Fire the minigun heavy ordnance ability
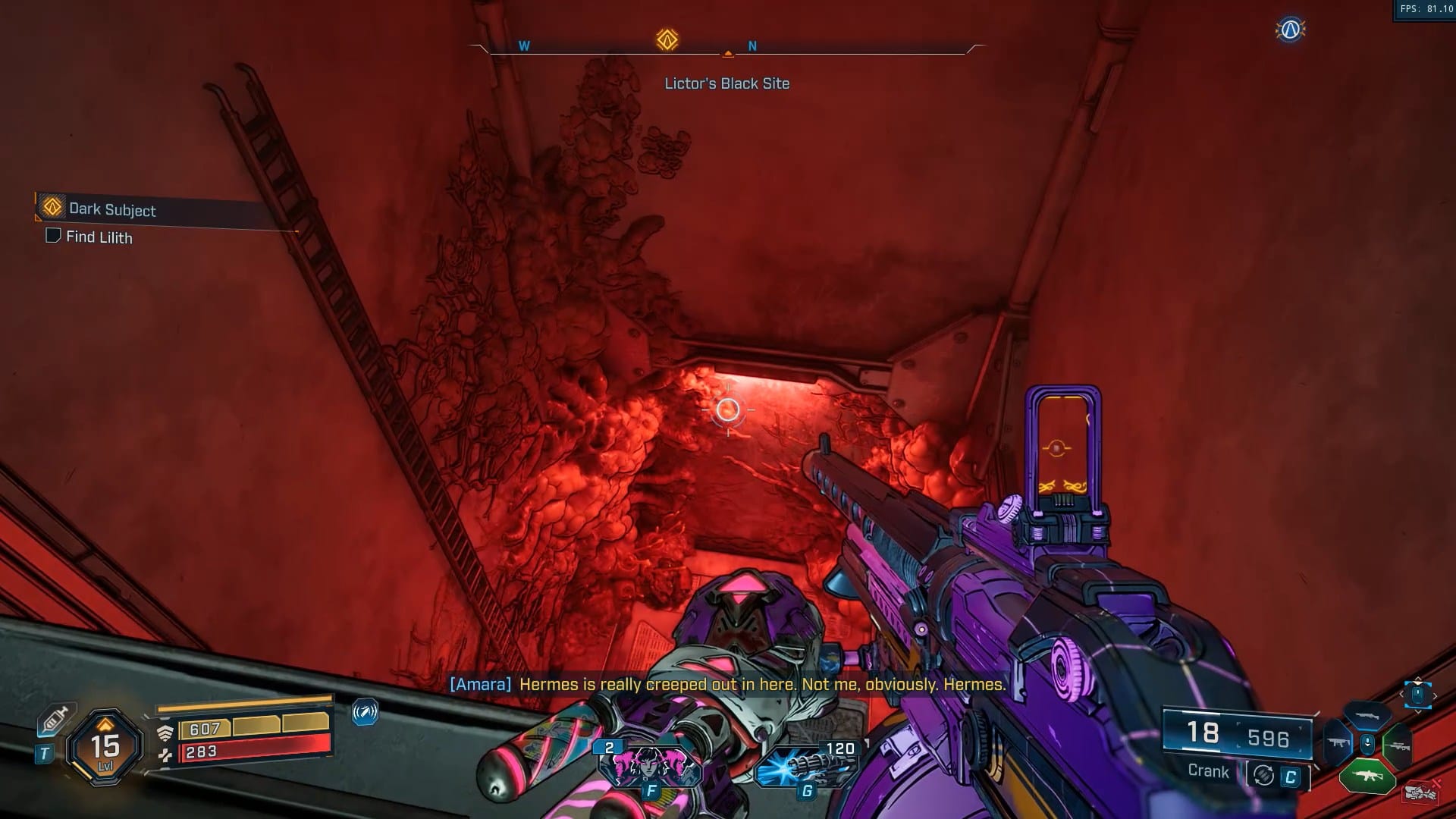 [x=808, y=766]
